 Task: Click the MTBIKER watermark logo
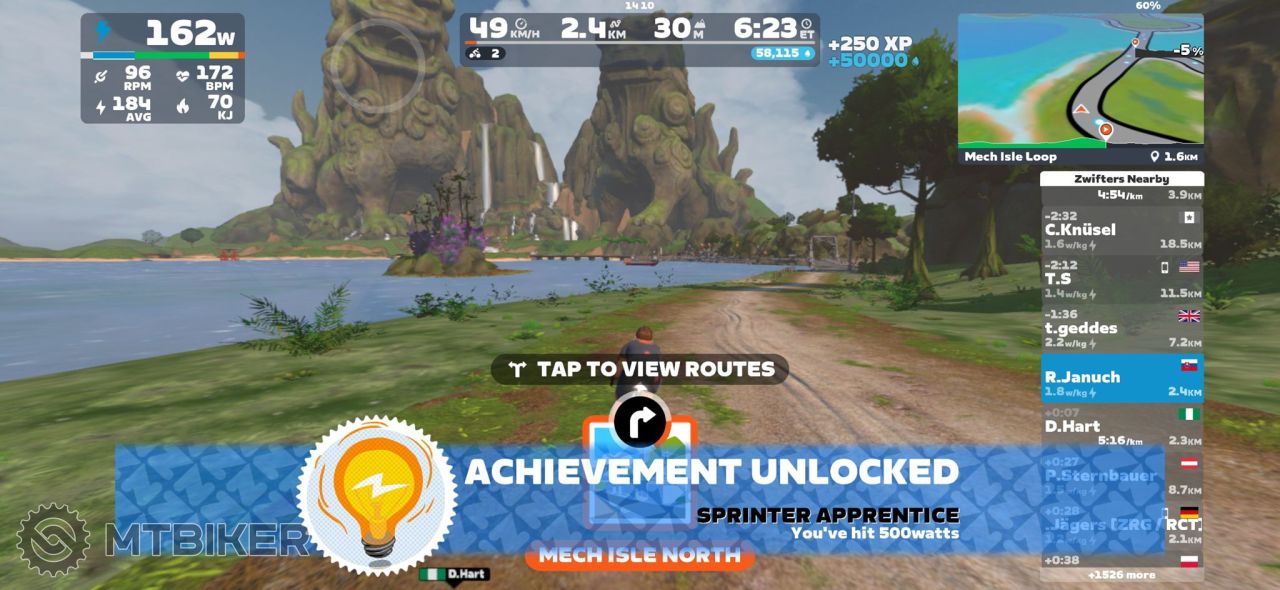[160, 540]
